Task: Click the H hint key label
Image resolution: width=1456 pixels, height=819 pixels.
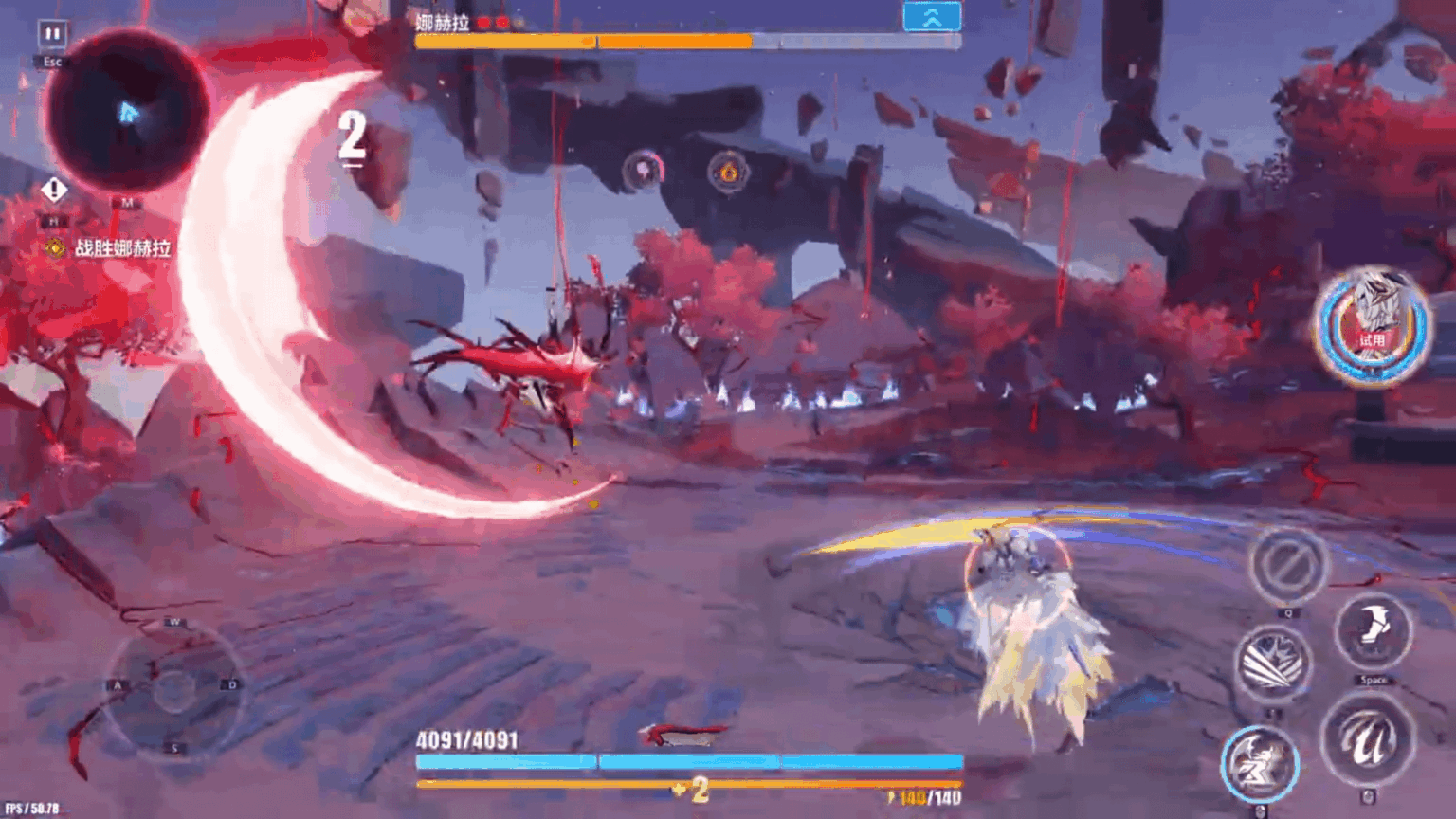Action: pyautogui.click(x=54, y=220)
